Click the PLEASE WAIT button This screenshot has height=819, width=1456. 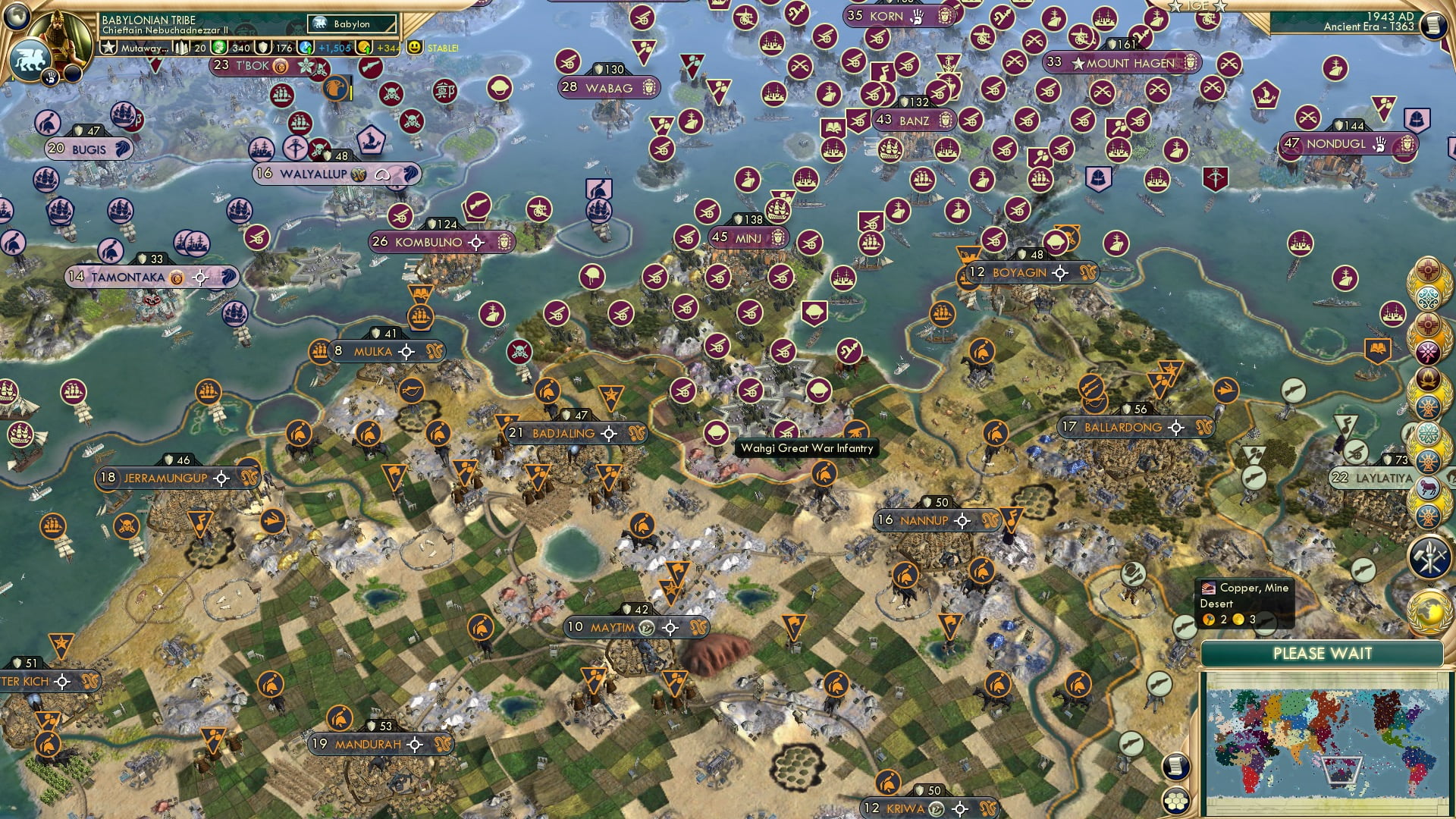coord(1323,653)
